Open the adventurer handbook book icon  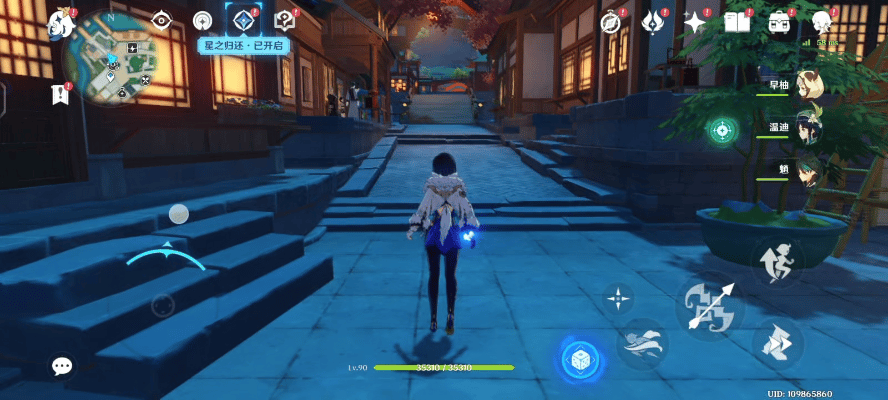coord(737,21)
